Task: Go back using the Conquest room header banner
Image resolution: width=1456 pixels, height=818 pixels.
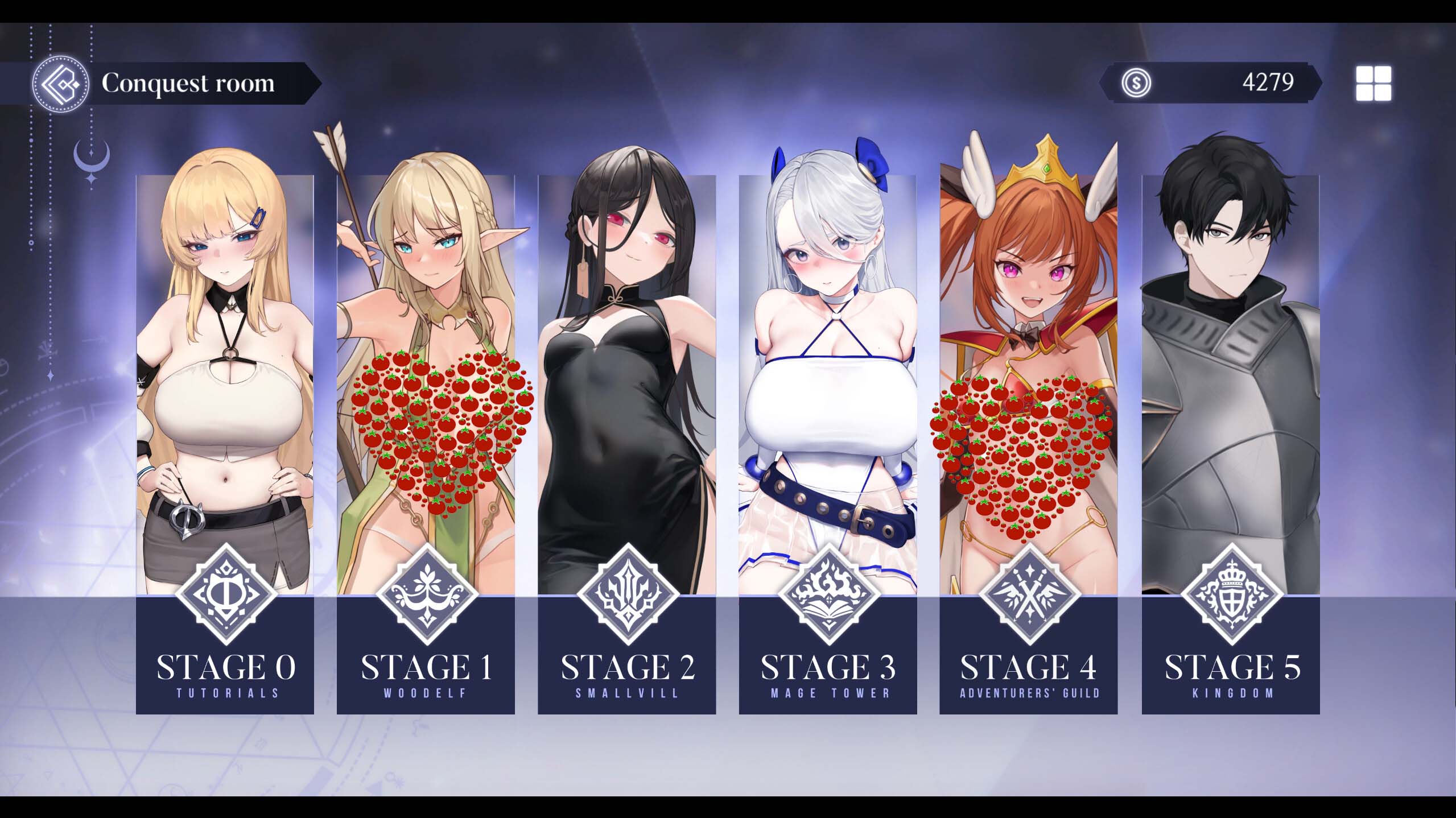Action: point(188,83)
